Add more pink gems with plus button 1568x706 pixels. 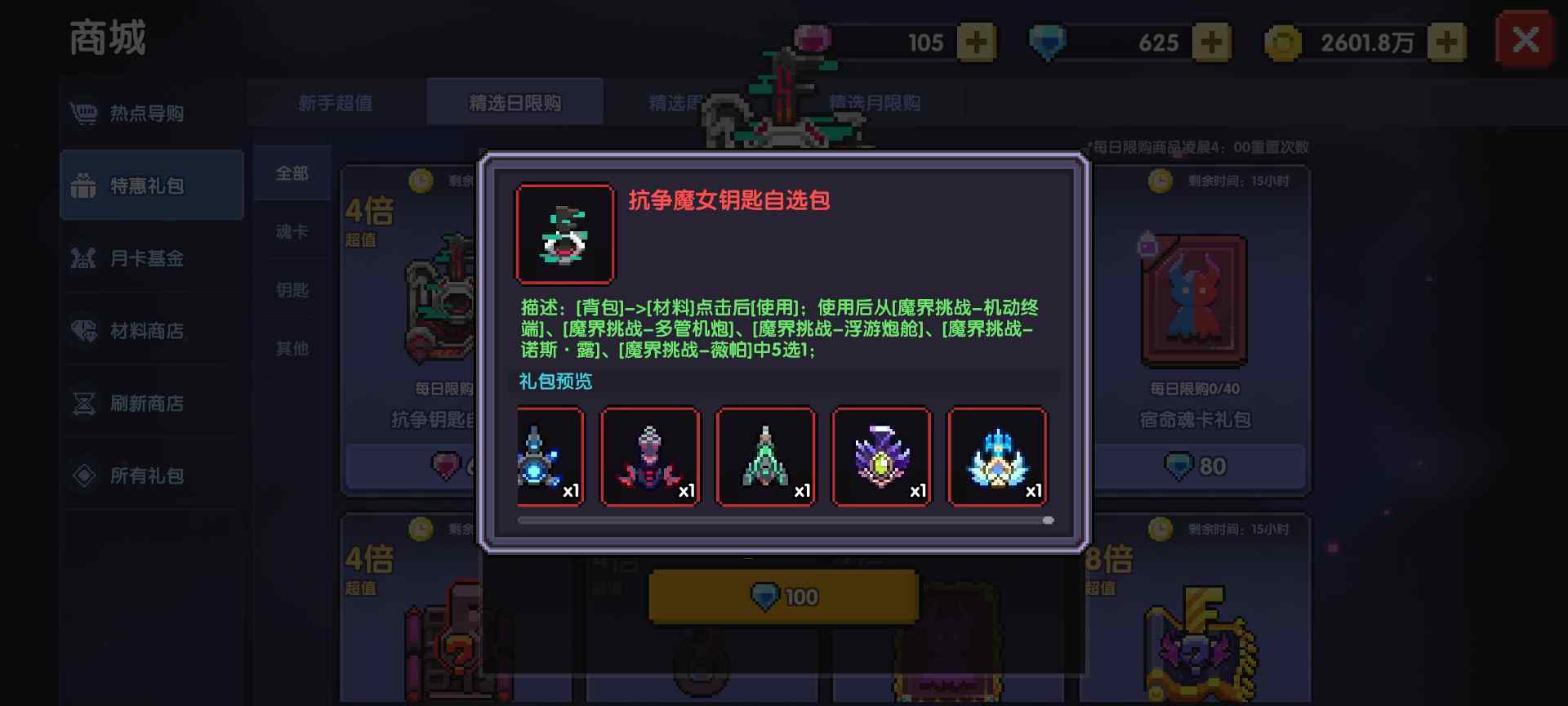[x=977, y=42]
